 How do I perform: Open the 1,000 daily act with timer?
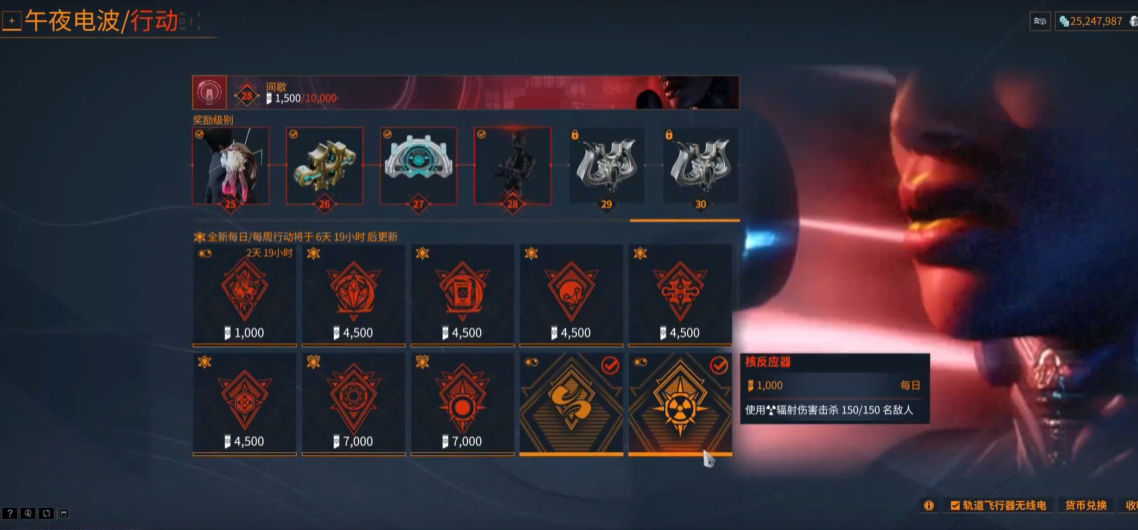click(x=244, y=295)
